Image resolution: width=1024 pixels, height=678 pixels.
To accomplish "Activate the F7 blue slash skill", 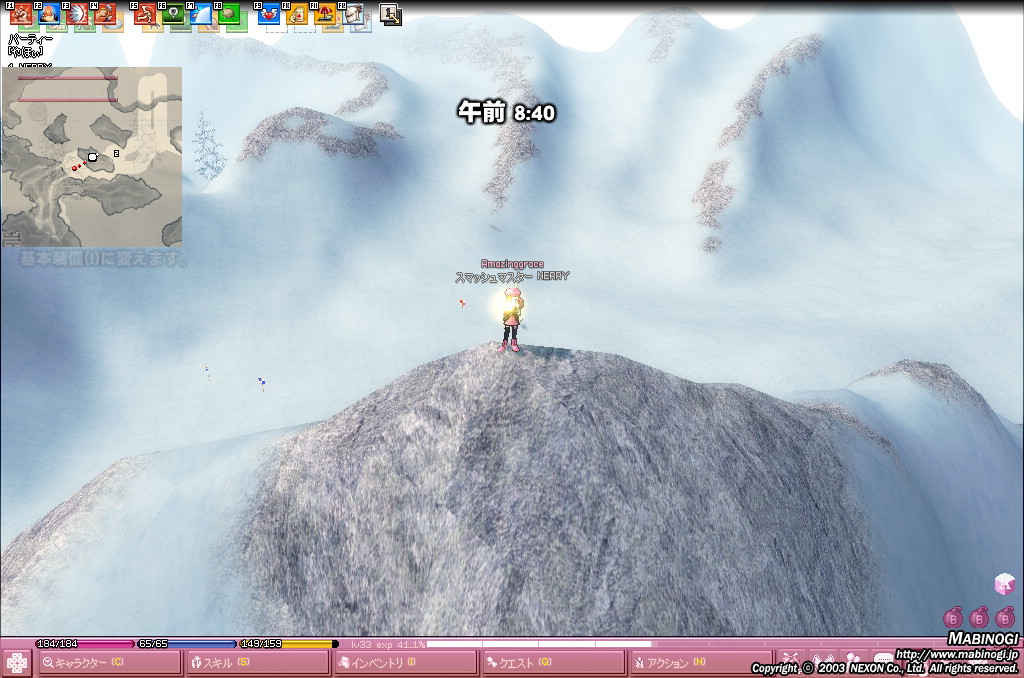I will (201, 14).
